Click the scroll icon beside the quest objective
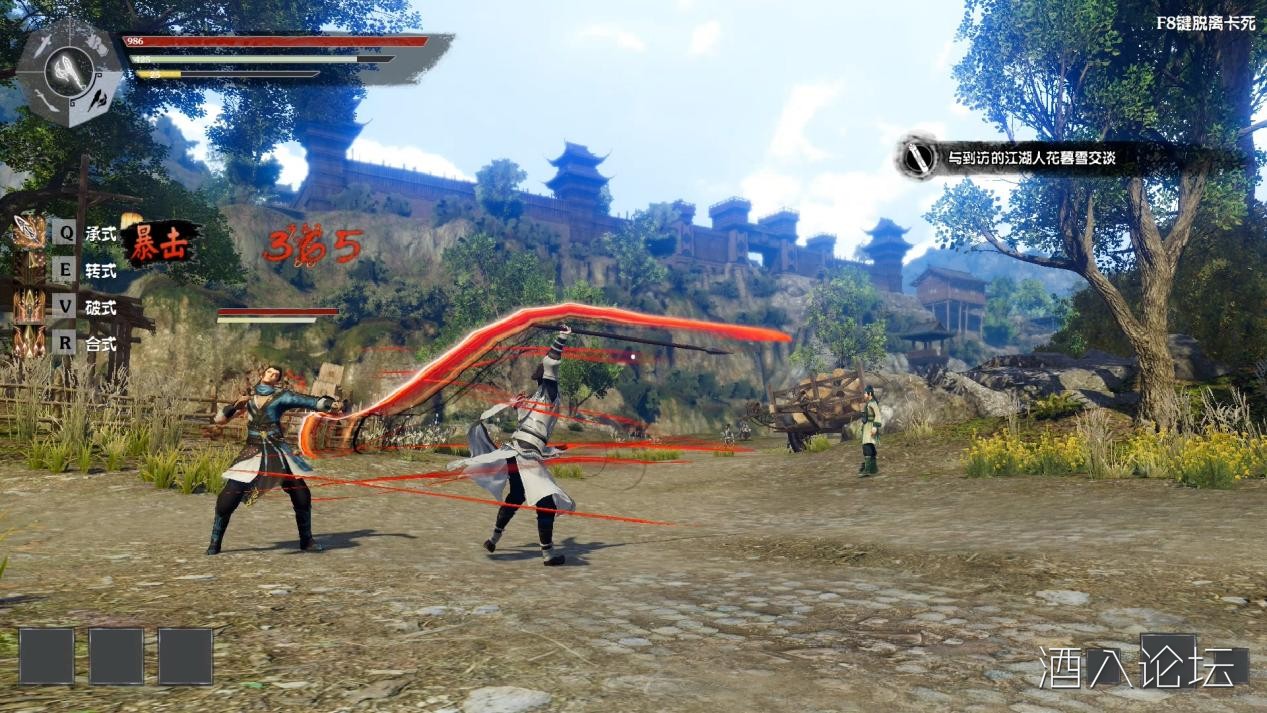Viewport: 1267px width, 713px height. pos(917,158)
